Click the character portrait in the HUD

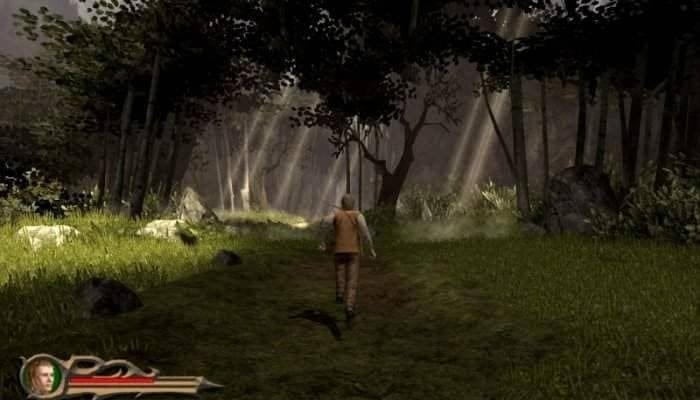pyautogui.click(x=43, y=375)
